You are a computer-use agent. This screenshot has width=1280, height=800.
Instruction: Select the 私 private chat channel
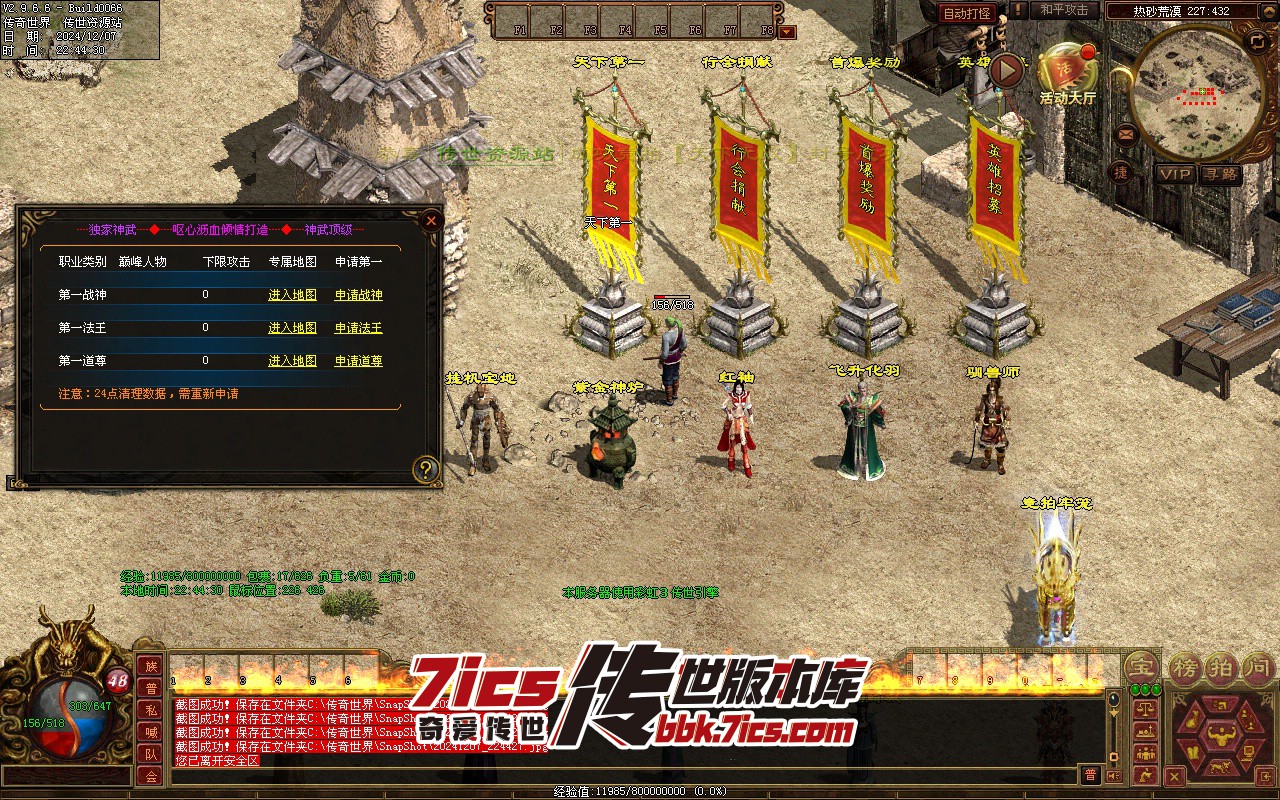click(x=150, y=710)
